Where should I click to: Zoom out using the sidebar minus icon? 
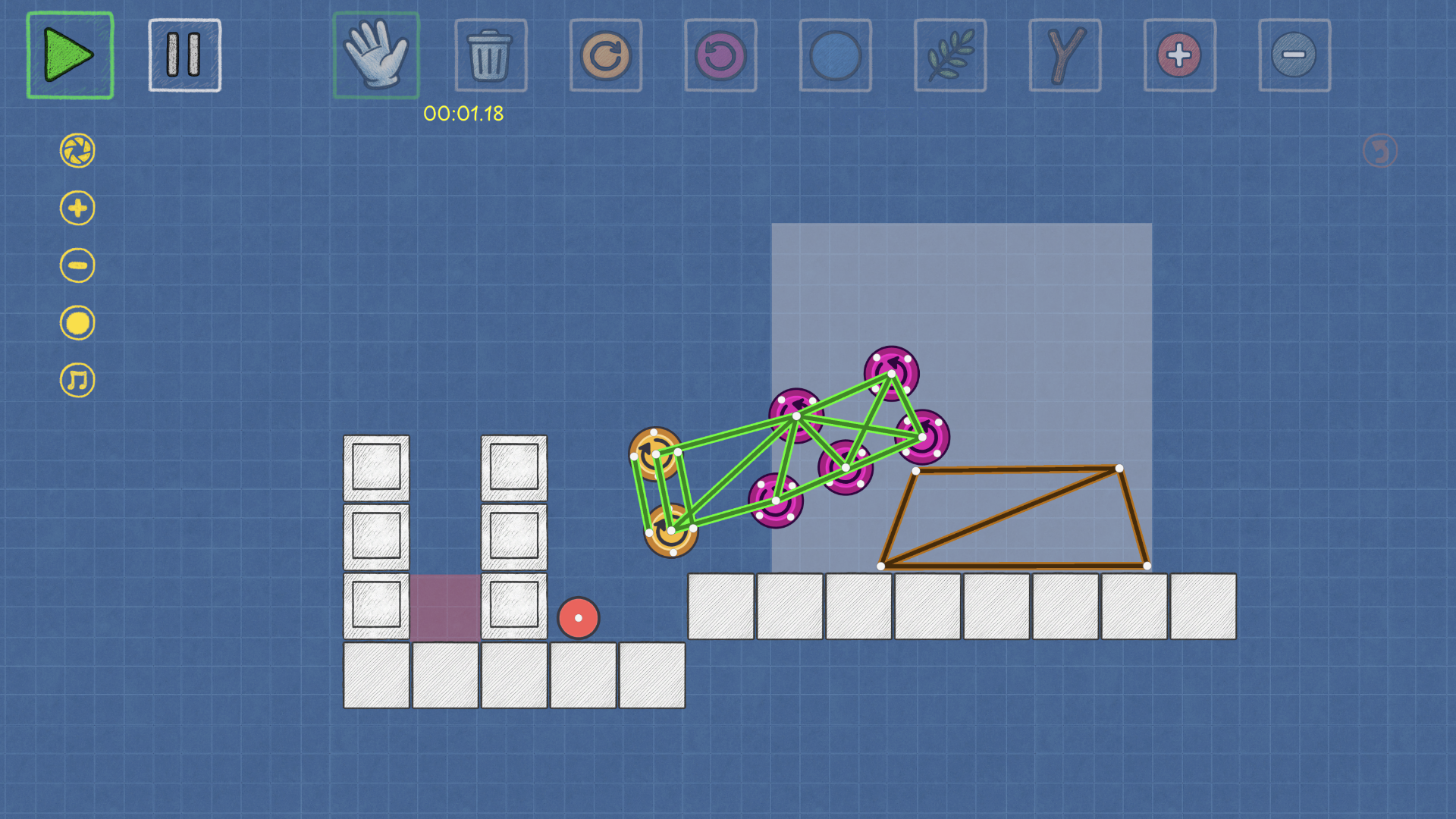tap(76, 265)
